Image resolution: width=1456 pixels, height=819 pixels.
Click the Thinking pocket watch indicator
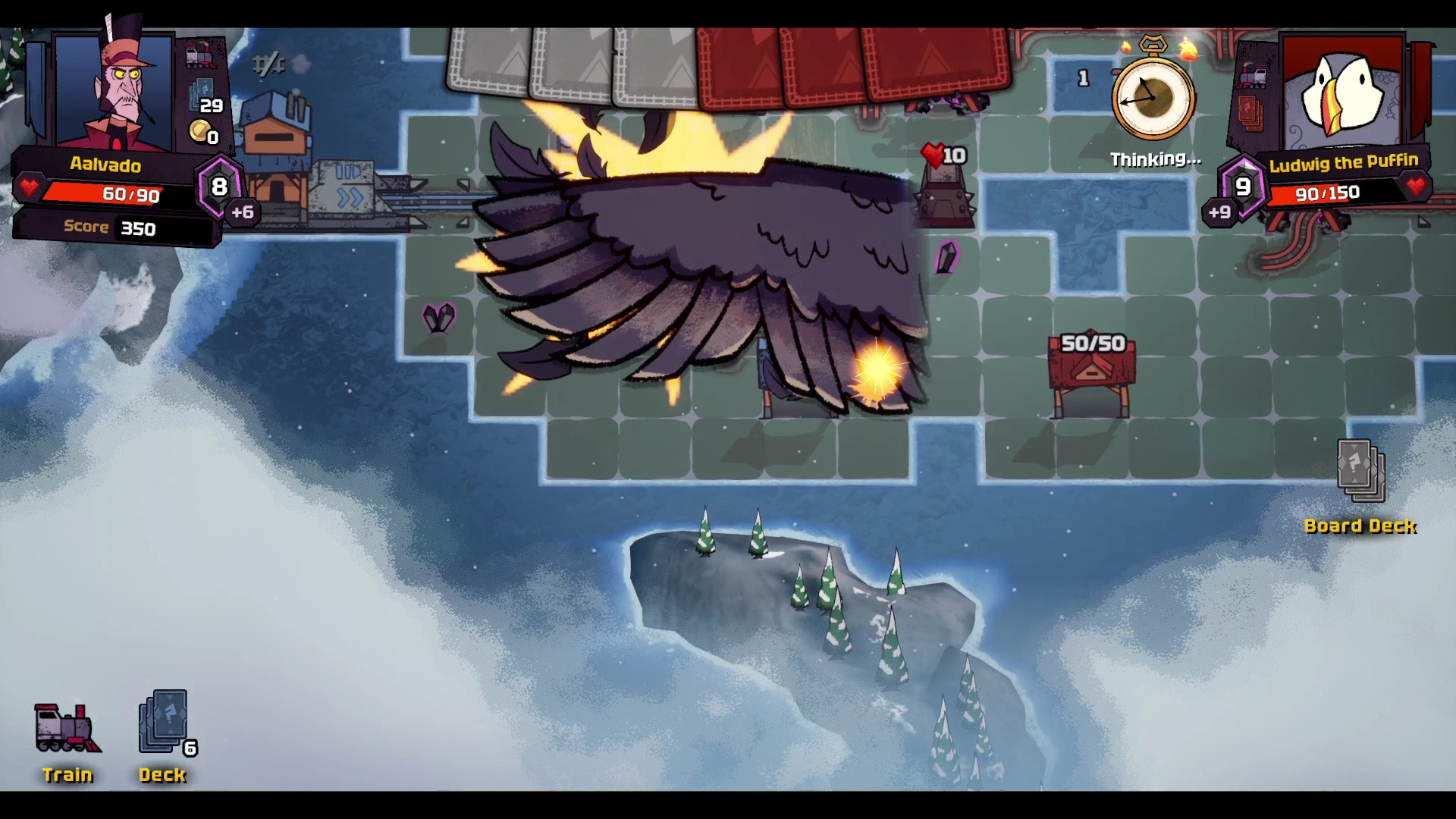(x=1151, y=99)
